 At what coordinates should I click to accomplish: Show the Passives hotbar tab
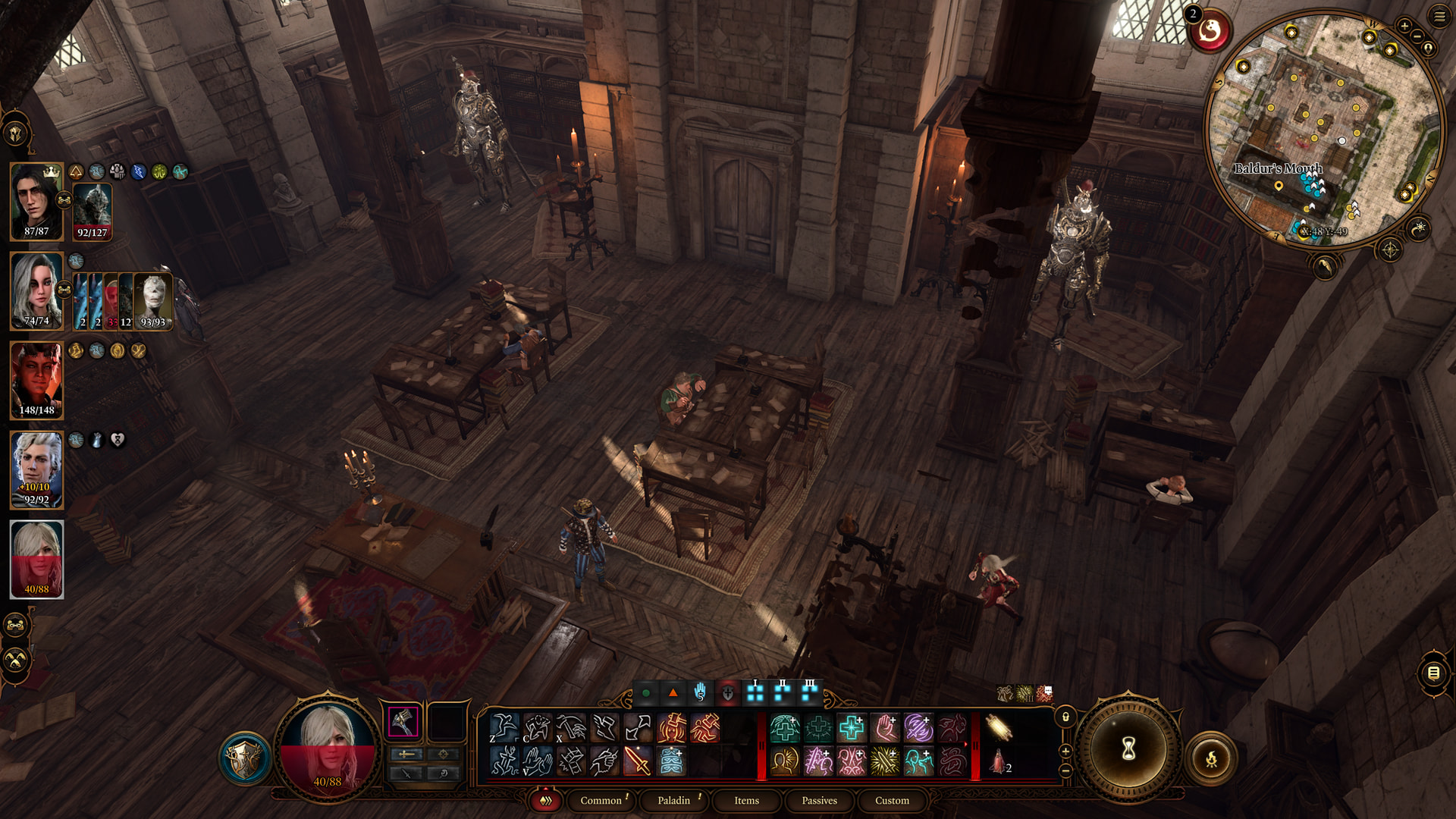point(819,800)
